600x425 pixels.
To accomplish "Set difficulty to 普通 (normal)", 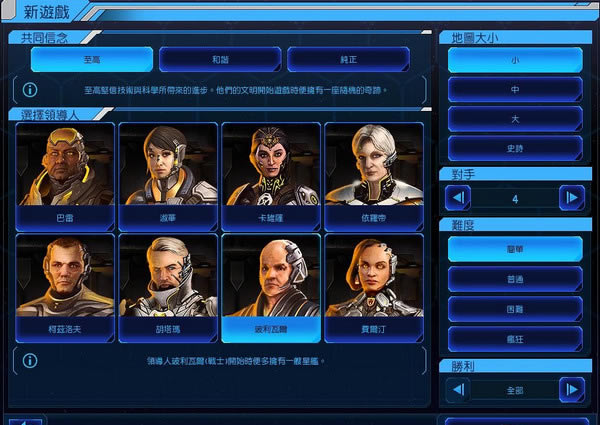I will [x=515, y=278].
